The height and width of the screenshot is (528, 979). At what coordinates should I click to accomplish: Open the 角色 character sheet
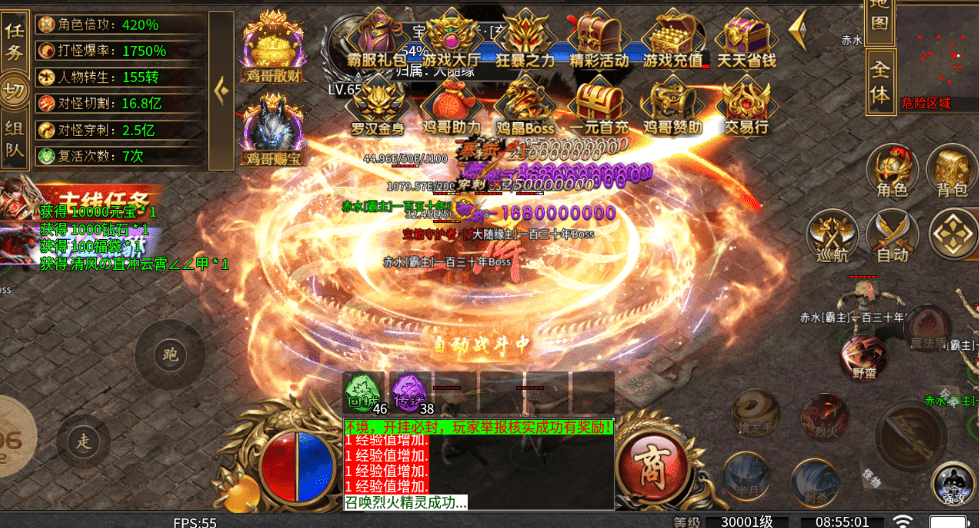[x=891, y=170]
